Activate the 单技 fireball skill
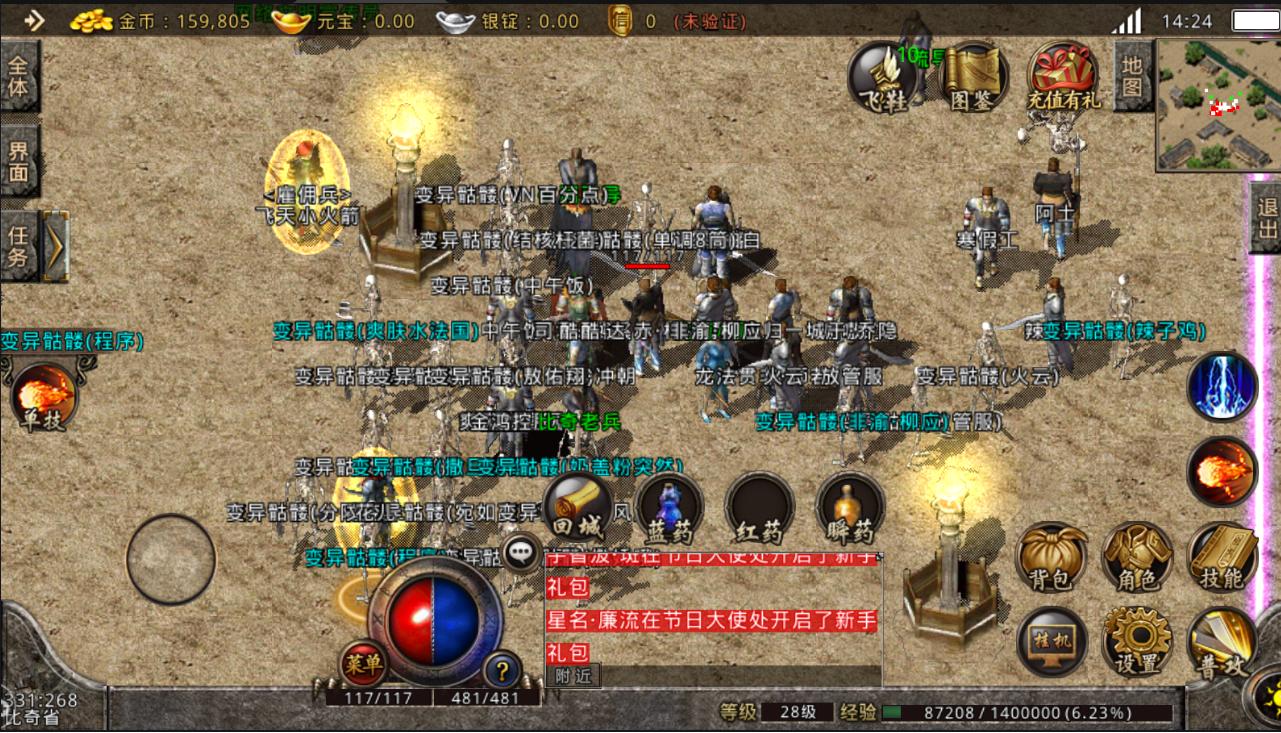This screenshot has width=1281, height=733. (x=43, y=397)
